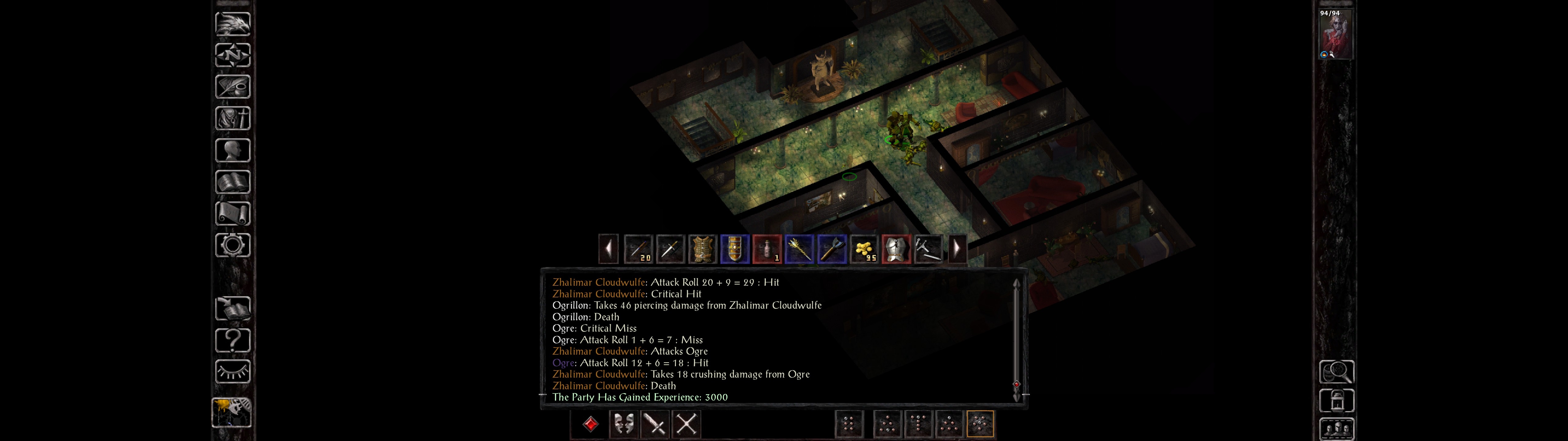Click the question mark help button

point(232,340)
